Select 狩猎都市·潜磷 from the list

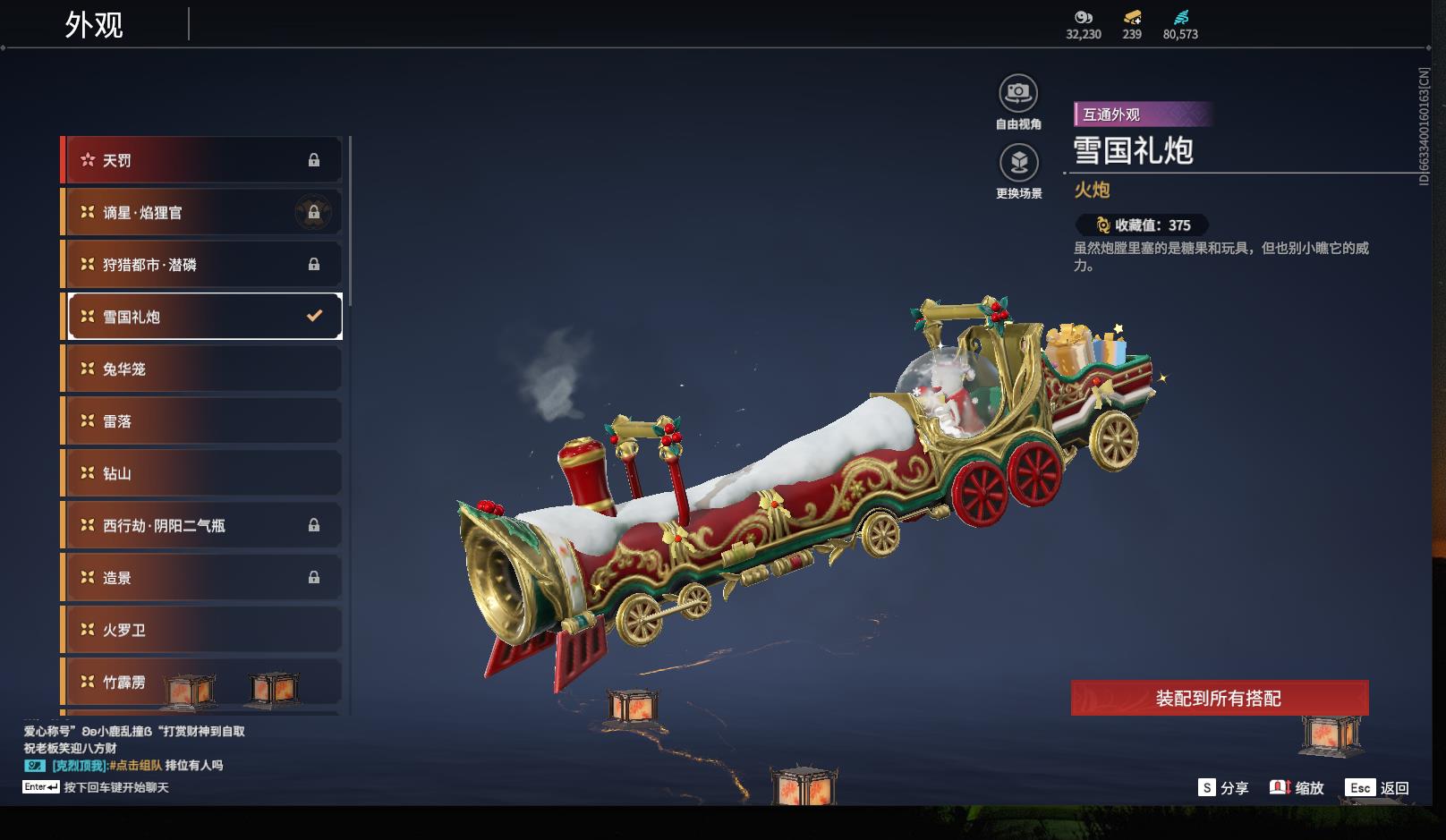click(201, 264)
